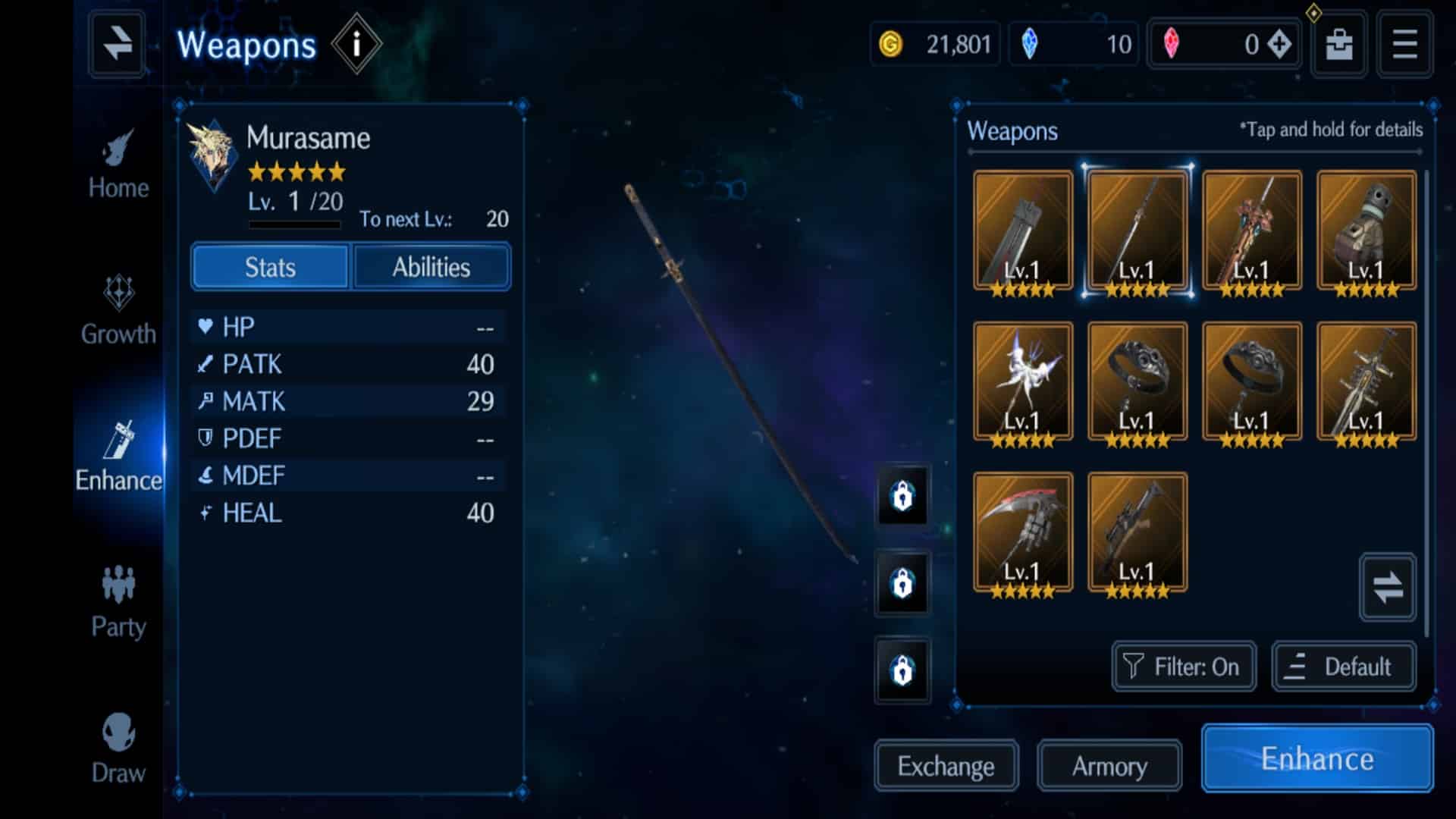Screen dimensions: 1456x819
Task: Change the Default sort order
Action: 1343,667
